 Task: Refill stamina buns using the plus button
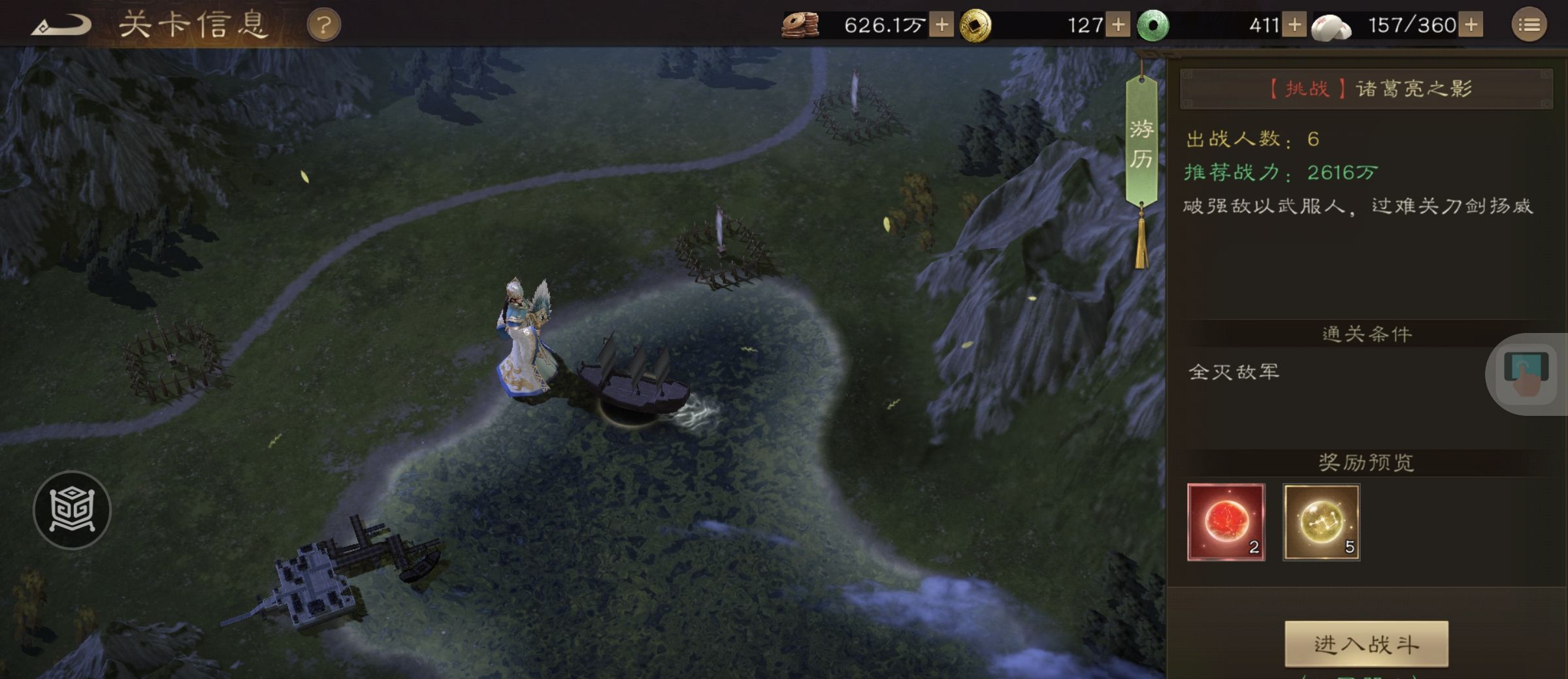pos(1471,25)
